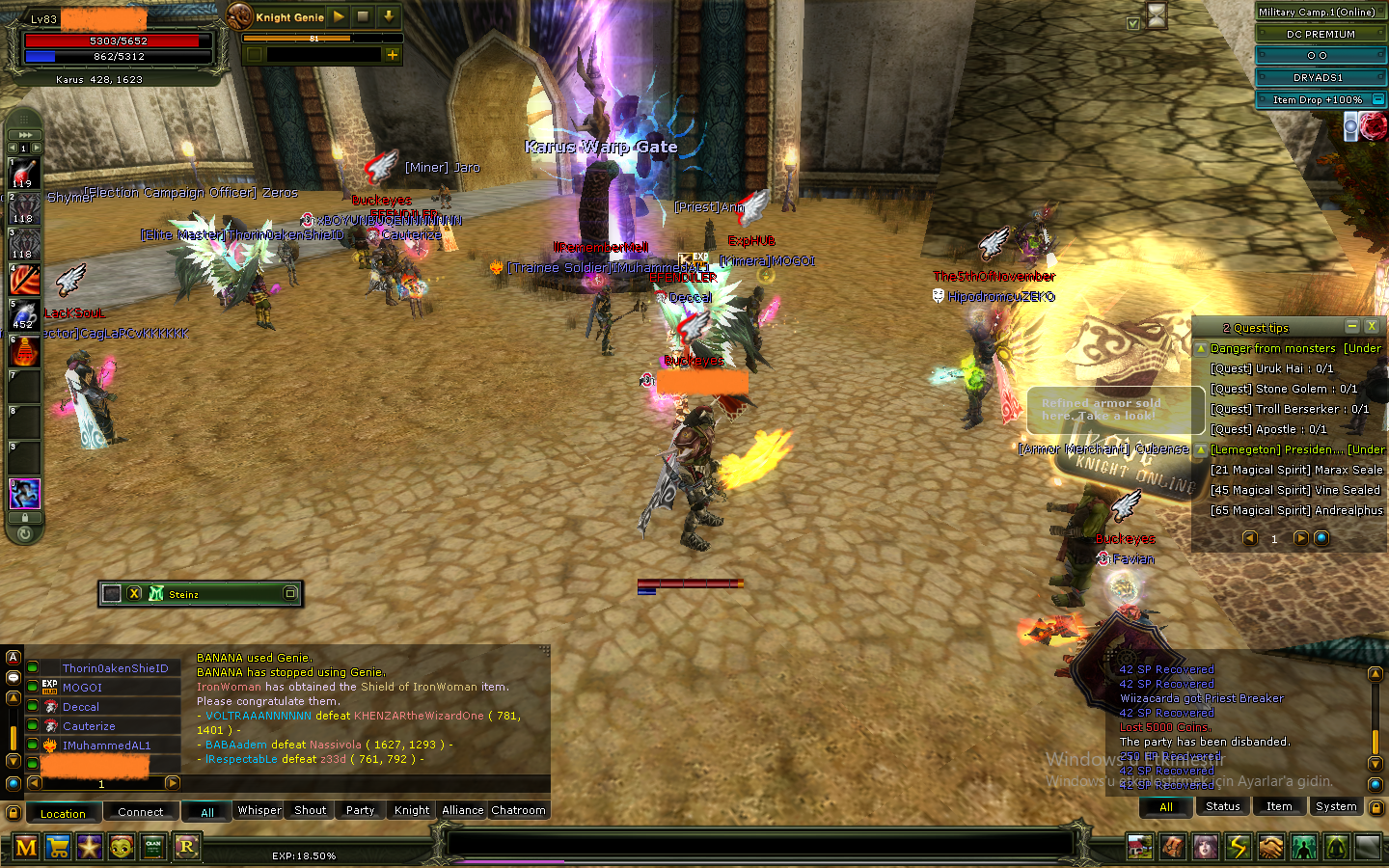Screen dimensions: 1389x868
Task: Click the yellow M menu icon
Action: pyautogui.click(x=26, y=848)
